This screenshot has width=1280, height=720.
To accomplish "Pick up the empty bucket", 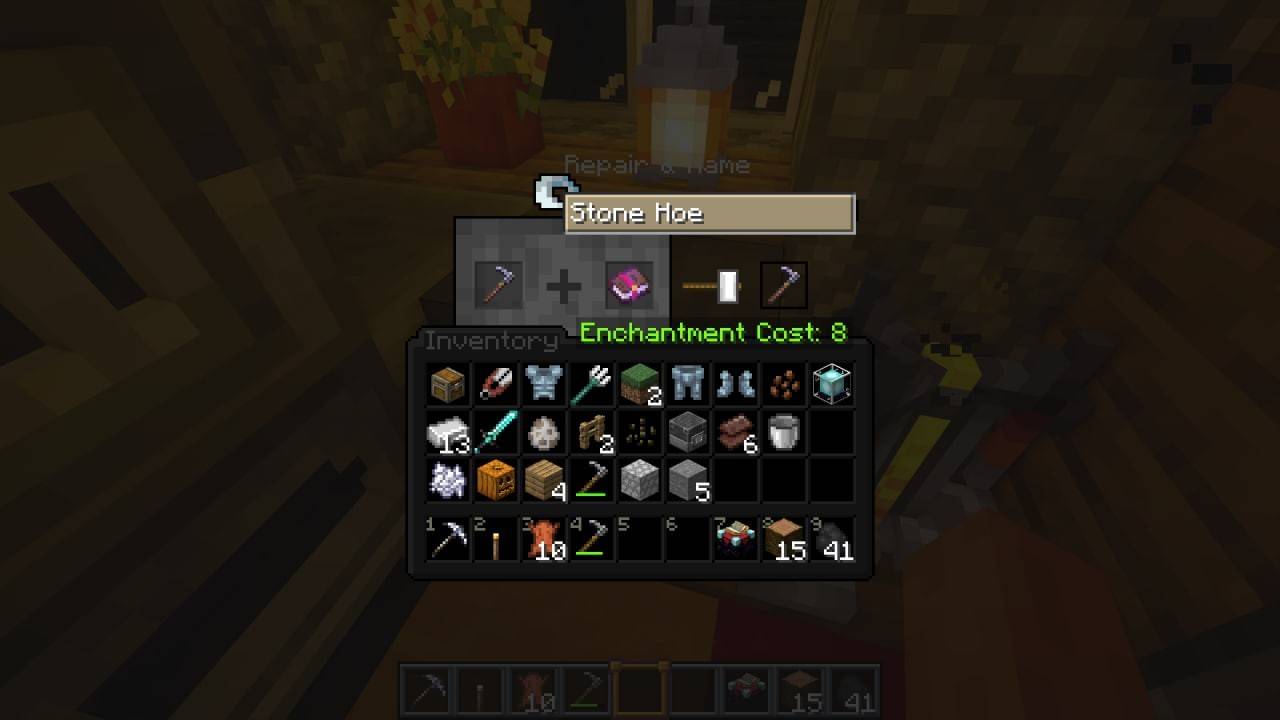I will point(783,431).
